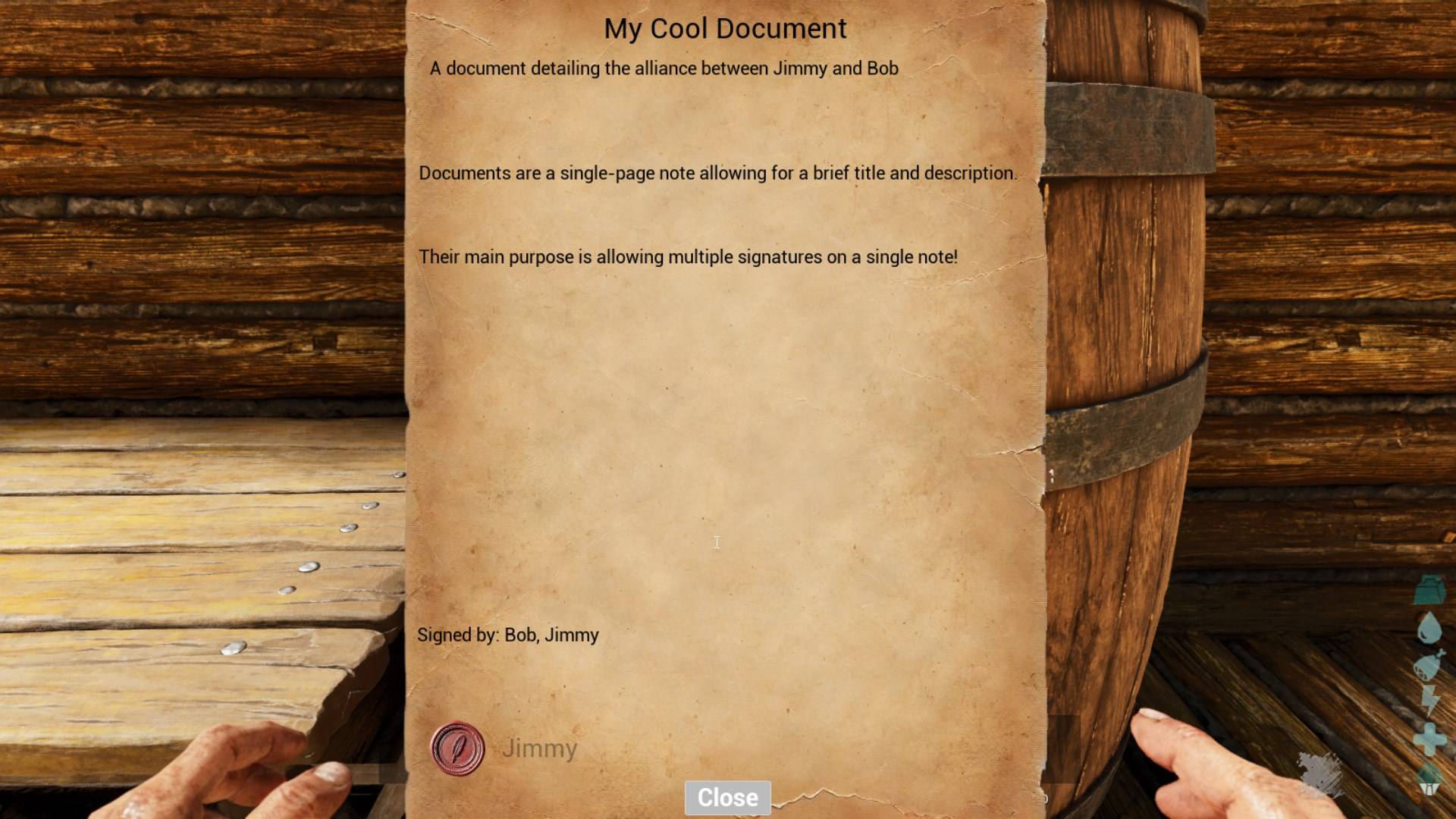This screenshot has width=1456, height=819.
Task: Place cursor in the document body text area
Action: point(716,542)
